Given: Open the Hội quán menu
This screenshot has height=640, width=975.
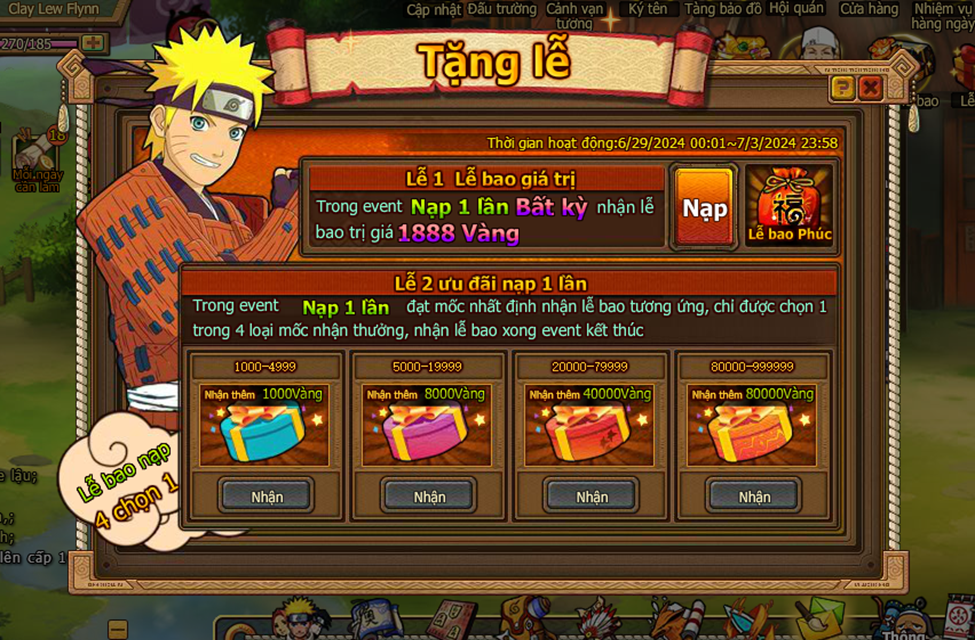Looking at the screenshot, I should pos(796,9).
